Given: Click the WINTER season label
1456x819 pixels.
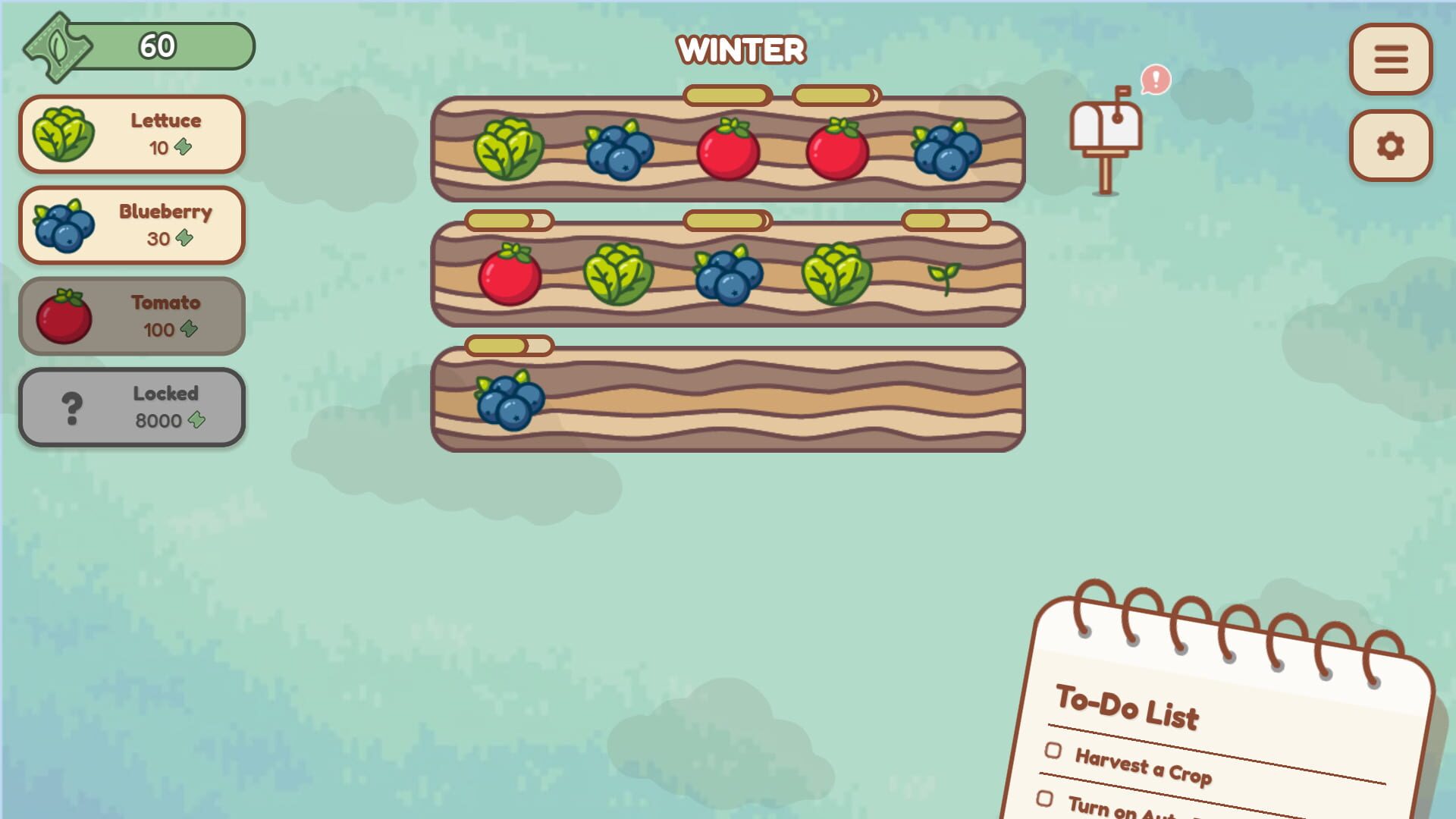Looking at the screenshot, I should pyautogui.click(x=741, y=49).
